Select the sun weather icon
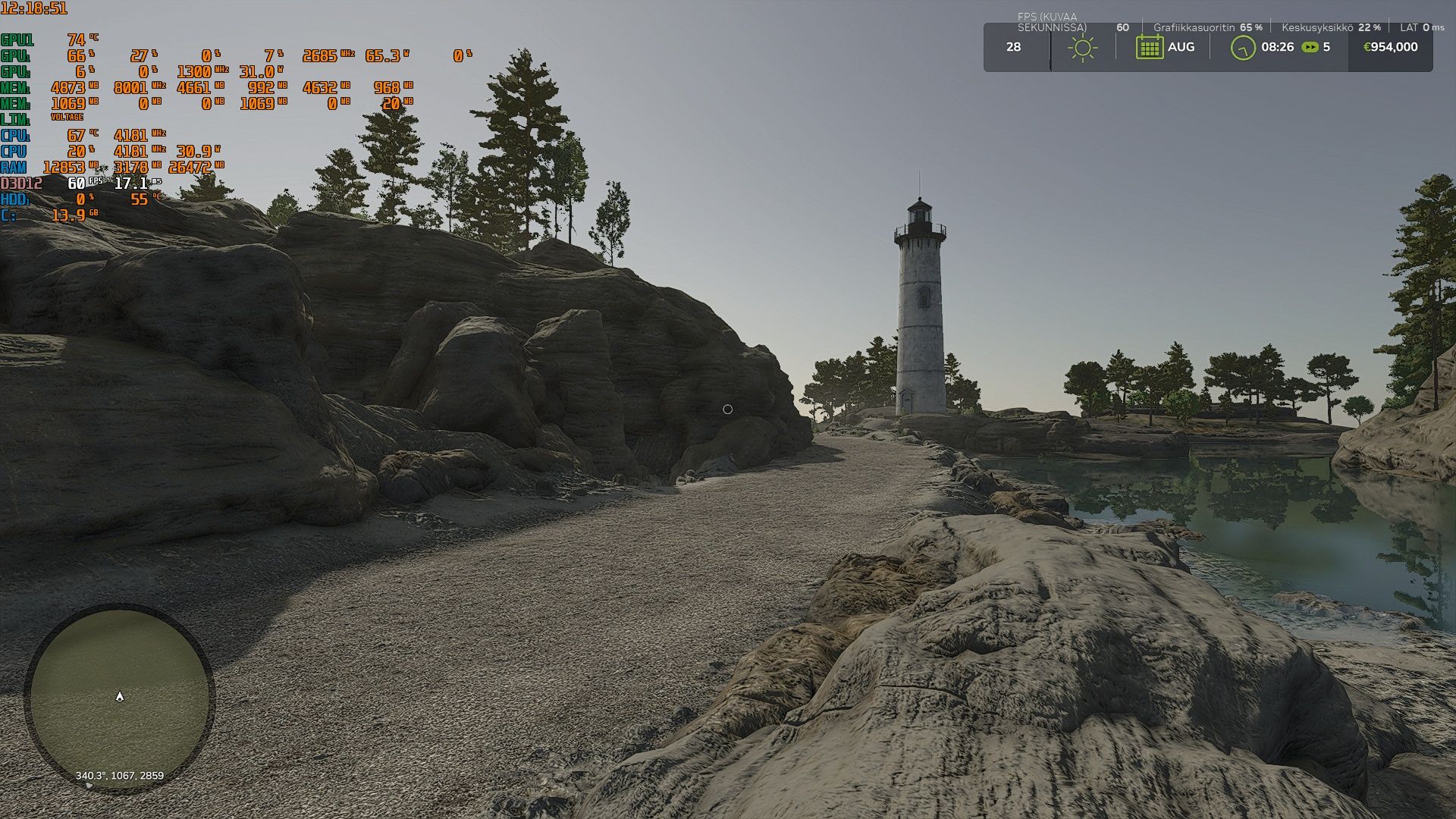Viewport: 1456px width, 819px height. [1082, 48]
